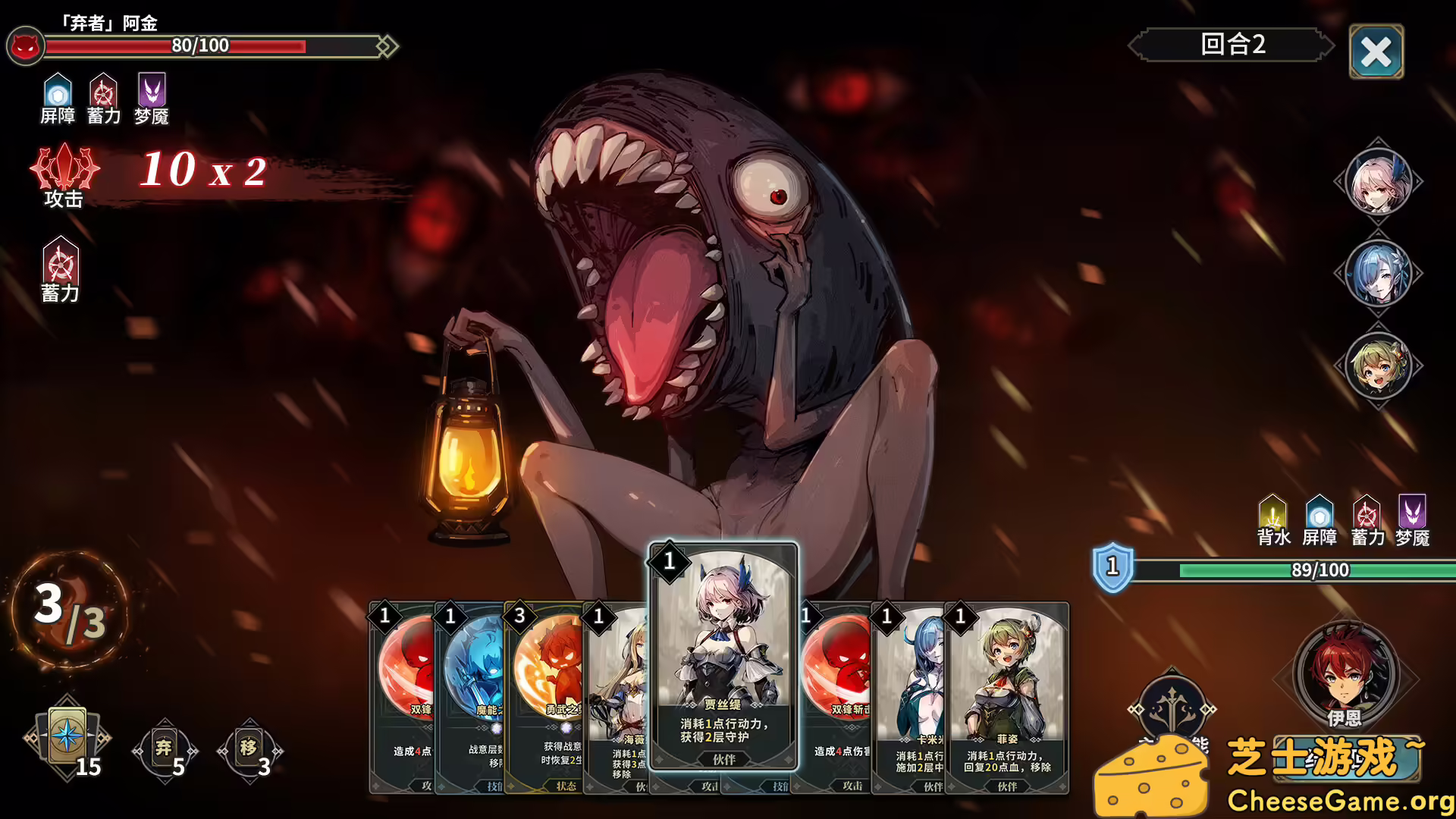Close the battle with the X button

pyautogui.click(x=1376, y=52)
